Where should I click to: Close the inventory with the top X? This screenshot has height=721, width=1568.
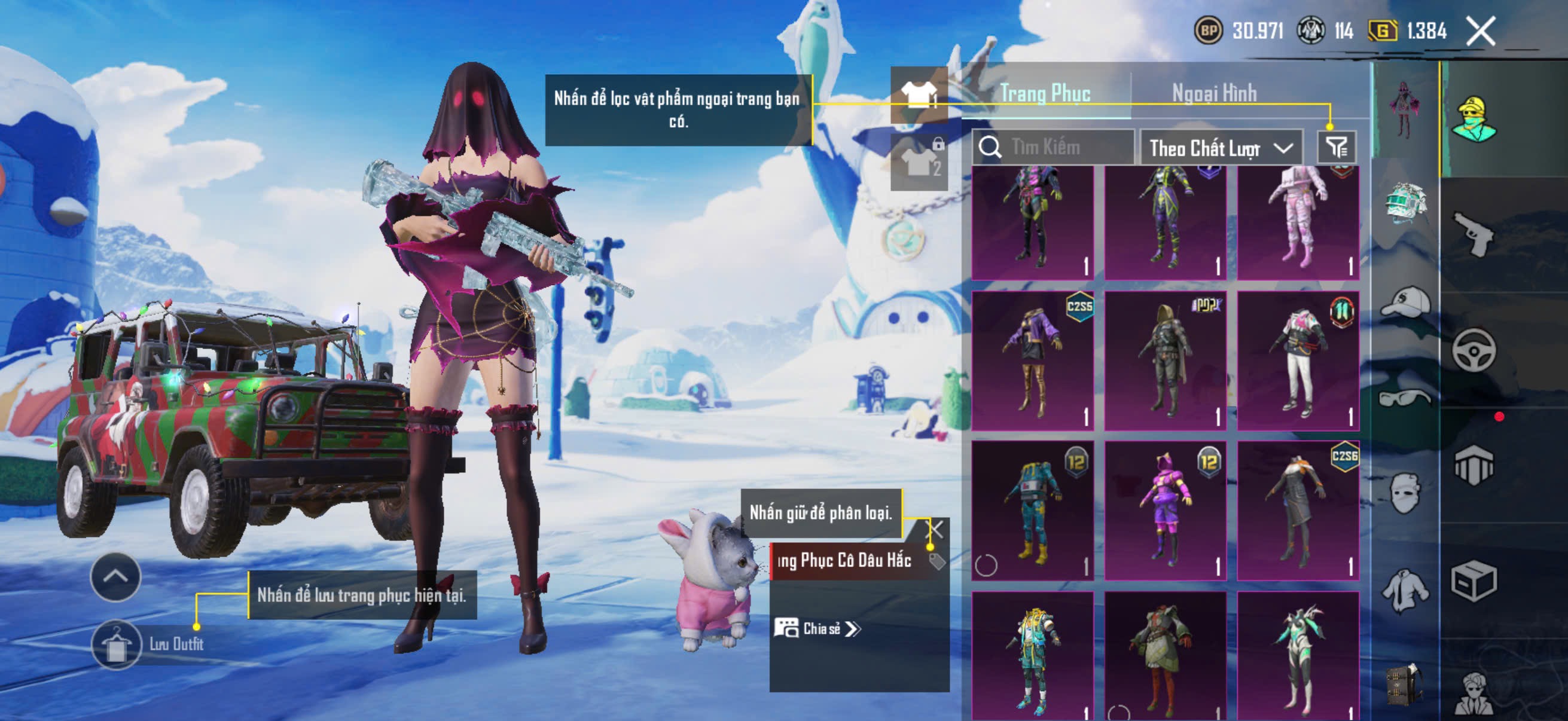click(1480, 30)
